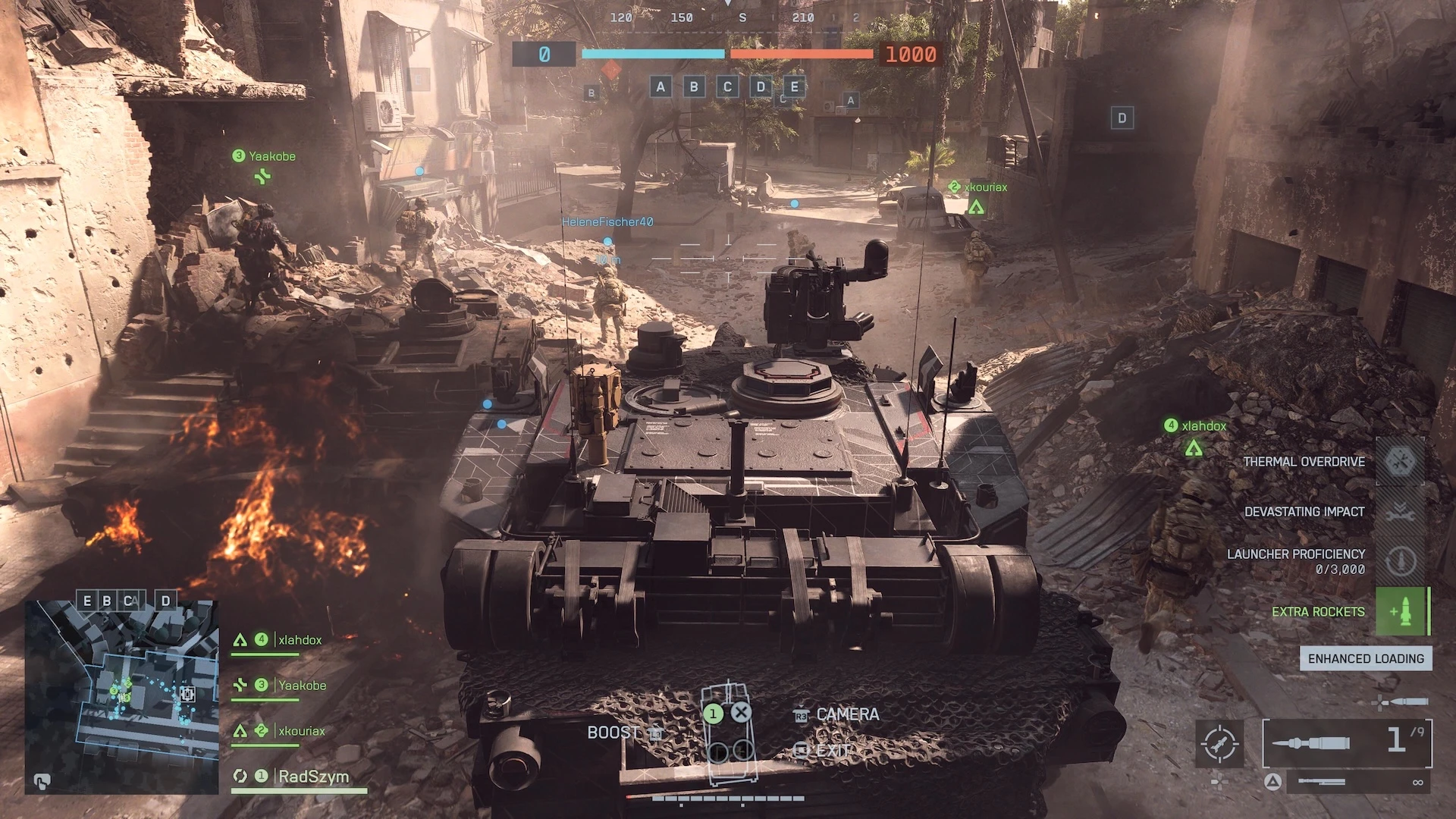Select squad member xkouriax in squad list

coord(301,731)
